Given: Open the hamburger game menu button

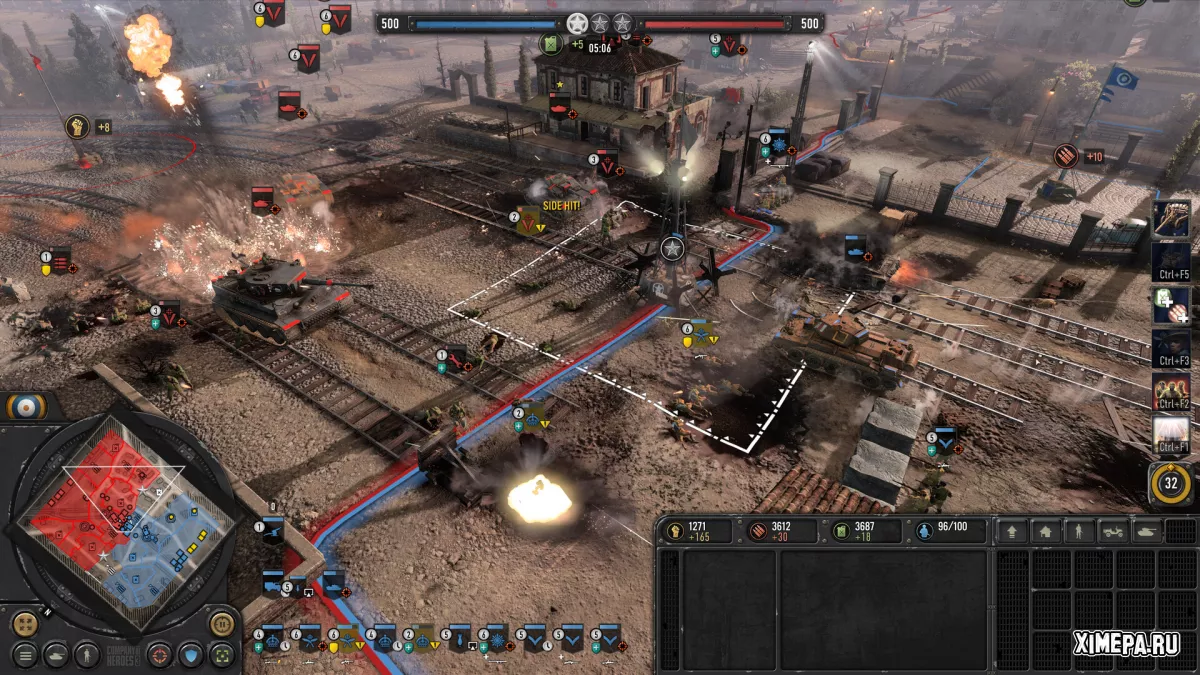Looking at the screenshot, I should 25,655.
